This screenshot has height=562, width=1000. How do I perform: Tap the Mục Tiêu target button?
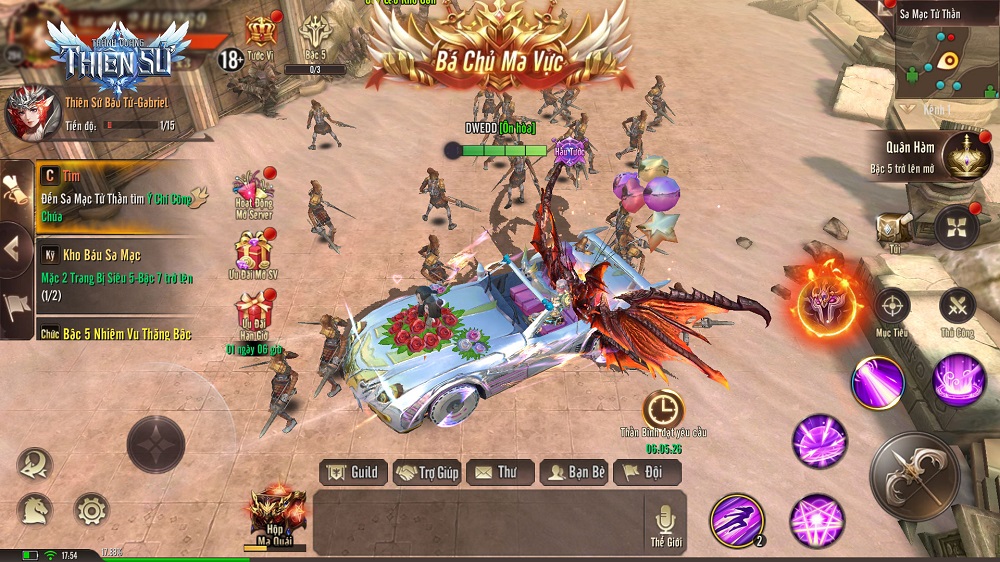coord(892,305)
